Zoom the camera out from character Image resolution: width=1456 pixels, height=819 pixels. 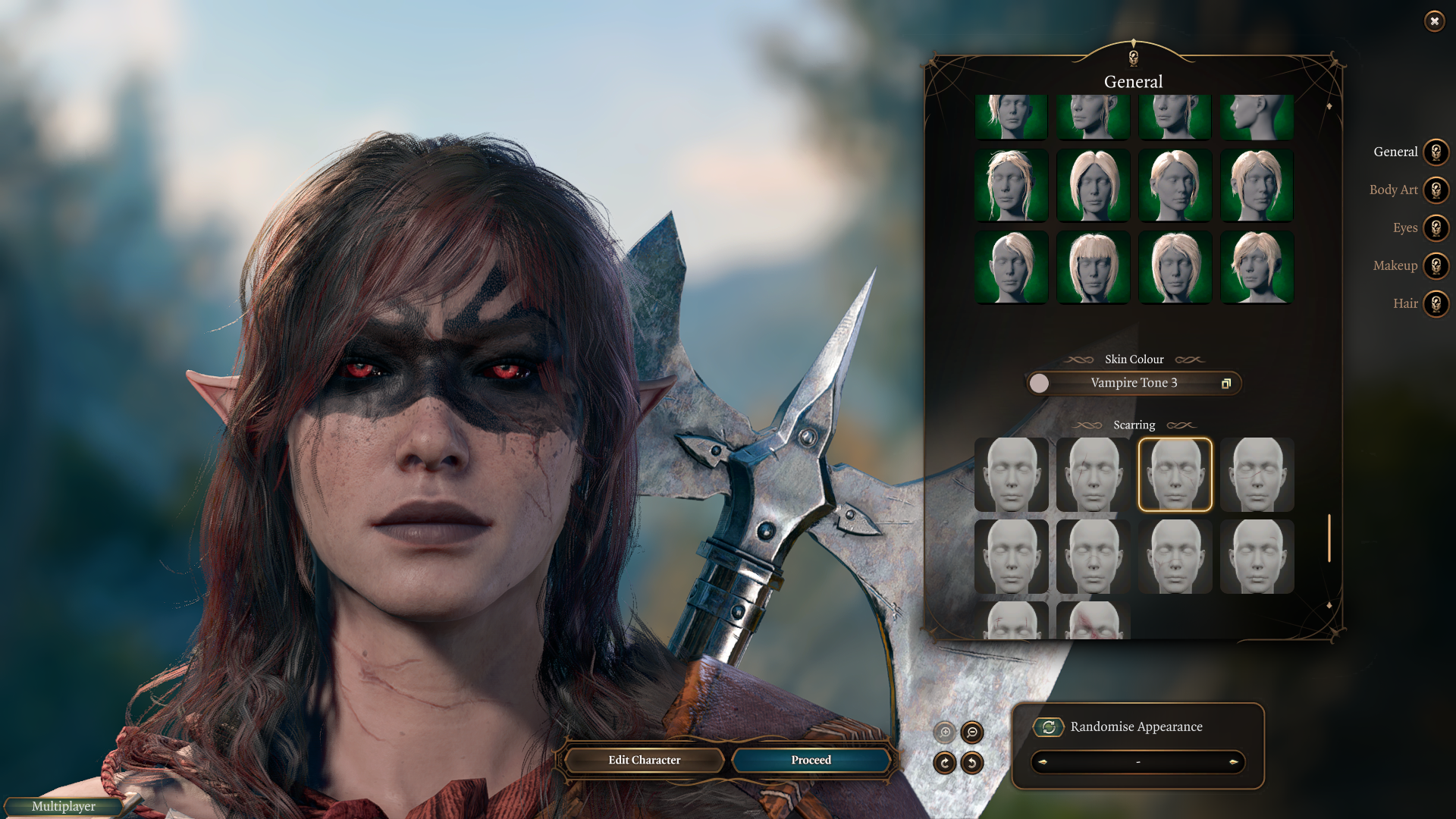pyautogui.click(x=972, y=733)
